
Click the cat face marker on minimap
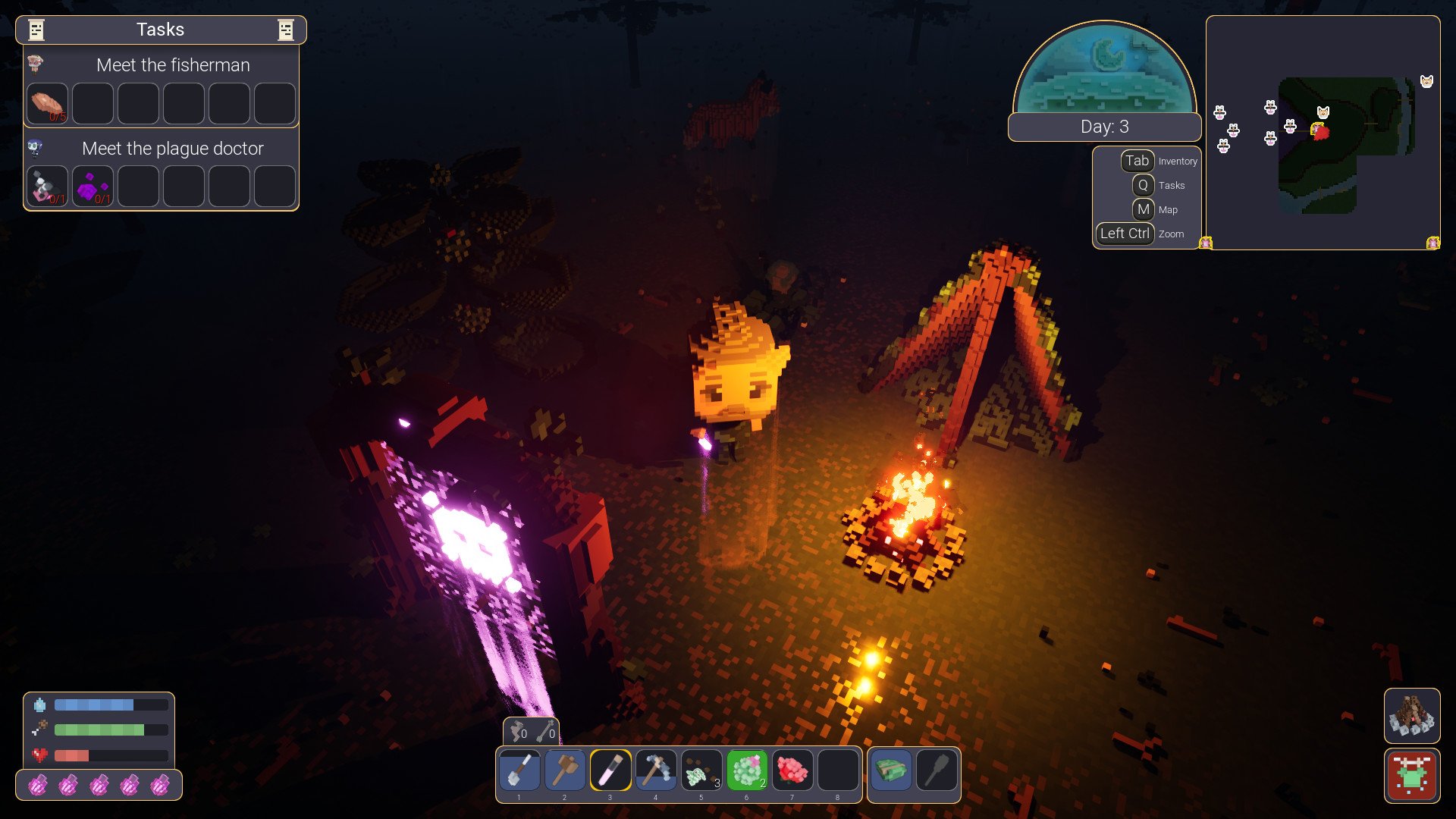pyautogui.click(x=1323, y=113)
